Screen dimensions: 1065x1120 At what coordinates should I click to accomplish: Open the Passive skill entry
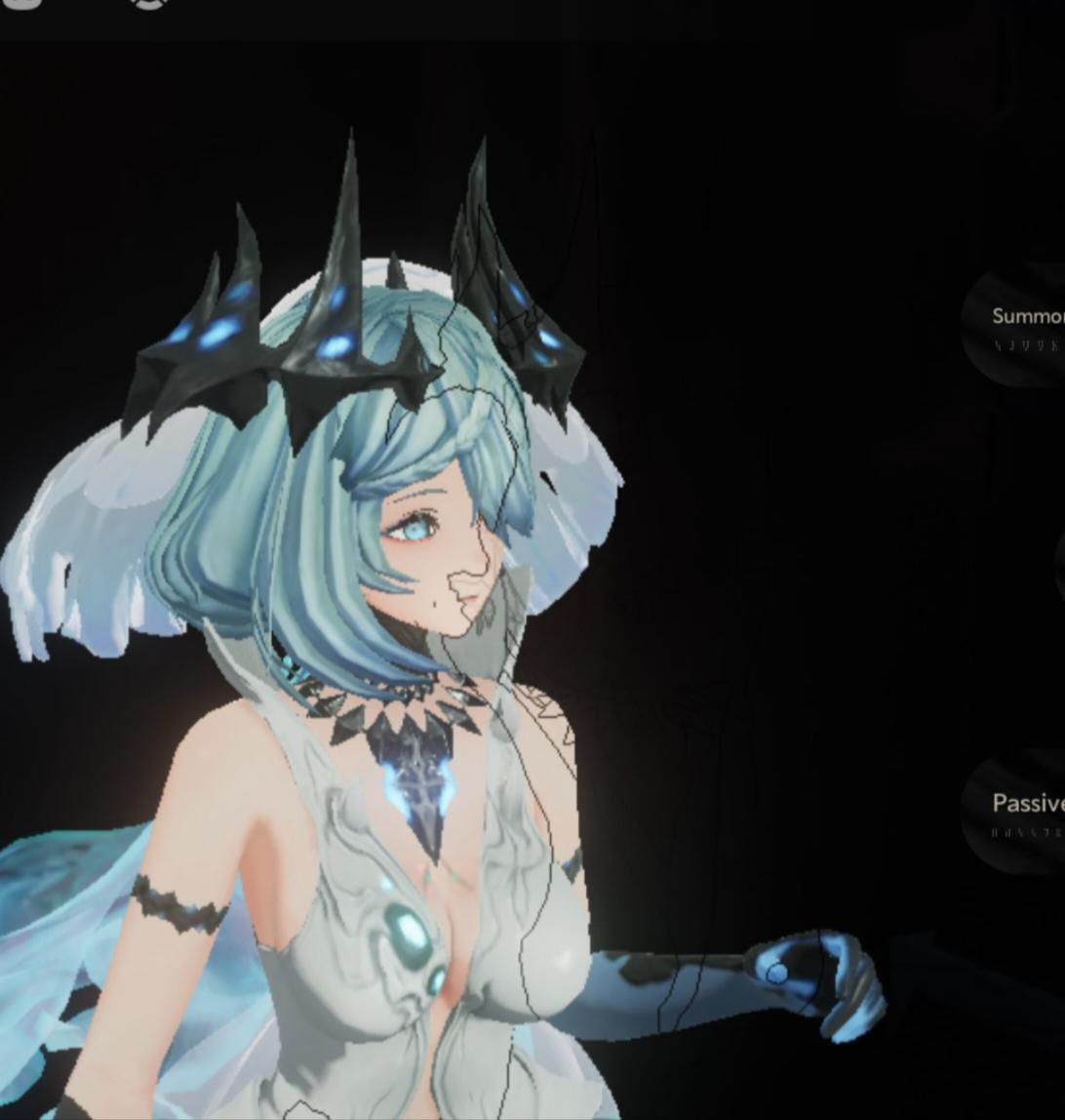pos(1023,811)
